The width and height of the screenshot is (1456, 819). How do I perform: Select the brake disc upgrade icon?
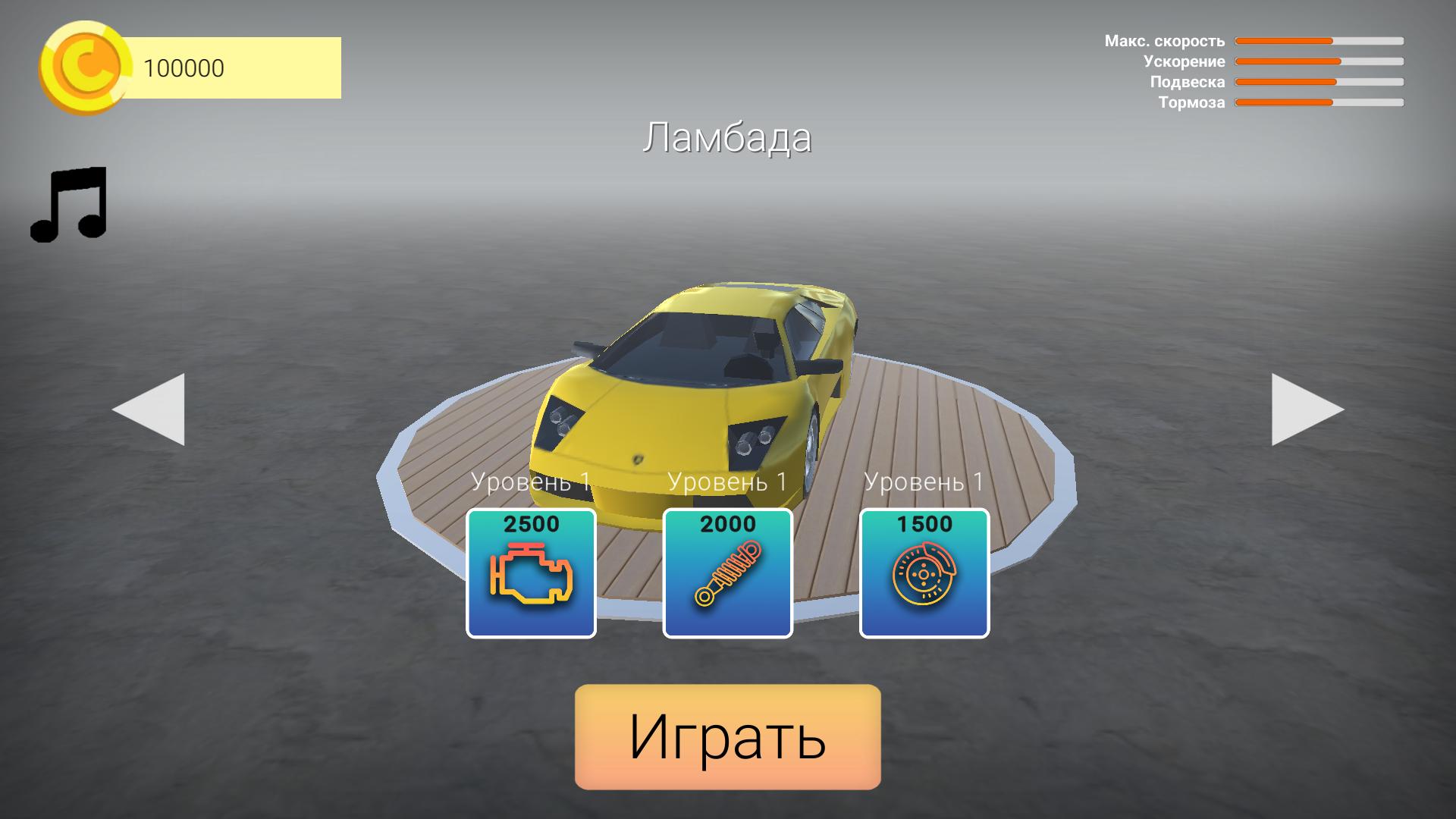(x=924, y=576)
